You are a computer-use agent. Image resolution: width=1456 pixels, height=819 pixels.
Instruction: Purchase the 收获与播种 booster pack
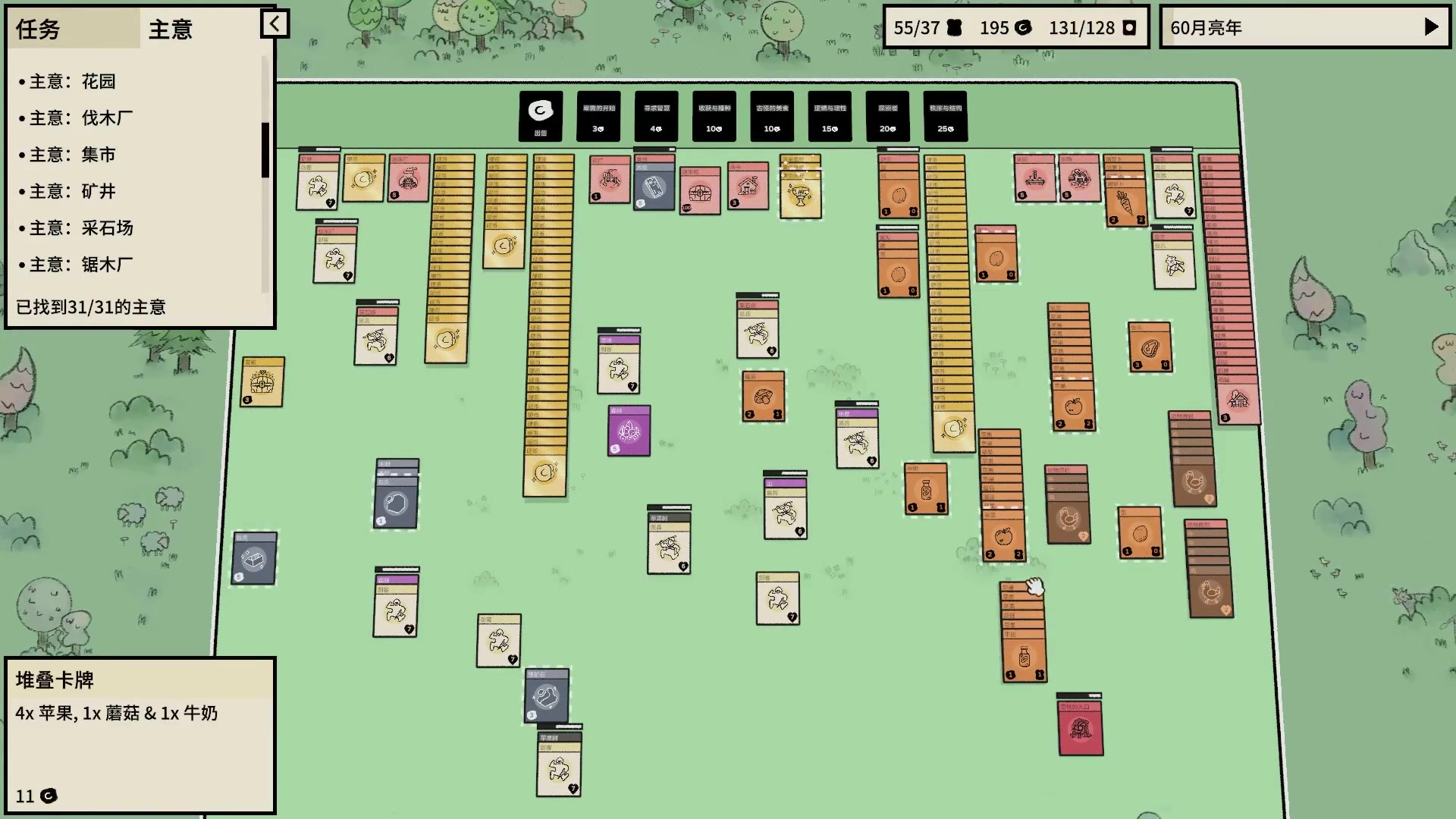point(713,116)
